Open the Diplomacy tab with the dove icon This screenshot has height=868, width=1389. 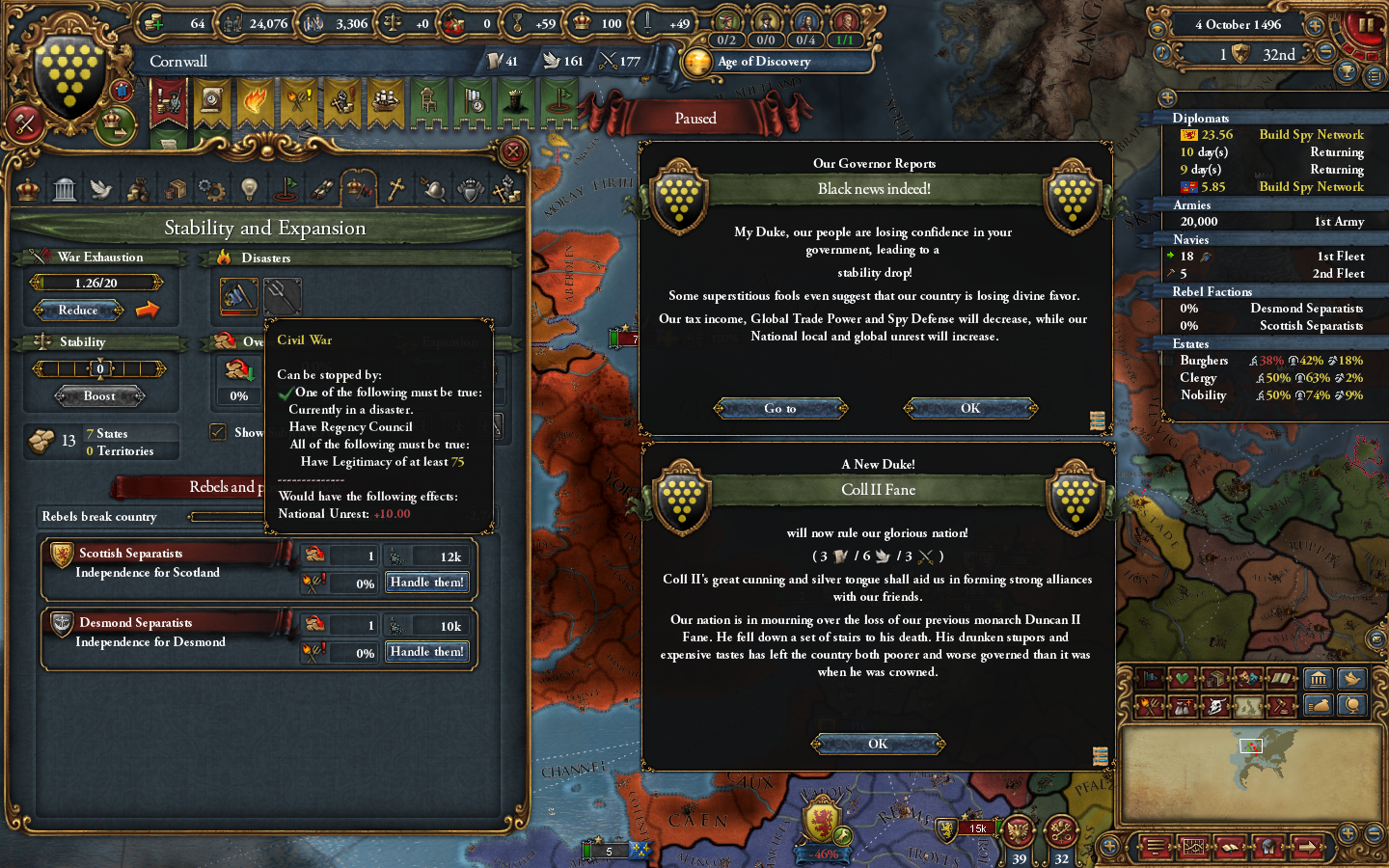click(100, 189)
